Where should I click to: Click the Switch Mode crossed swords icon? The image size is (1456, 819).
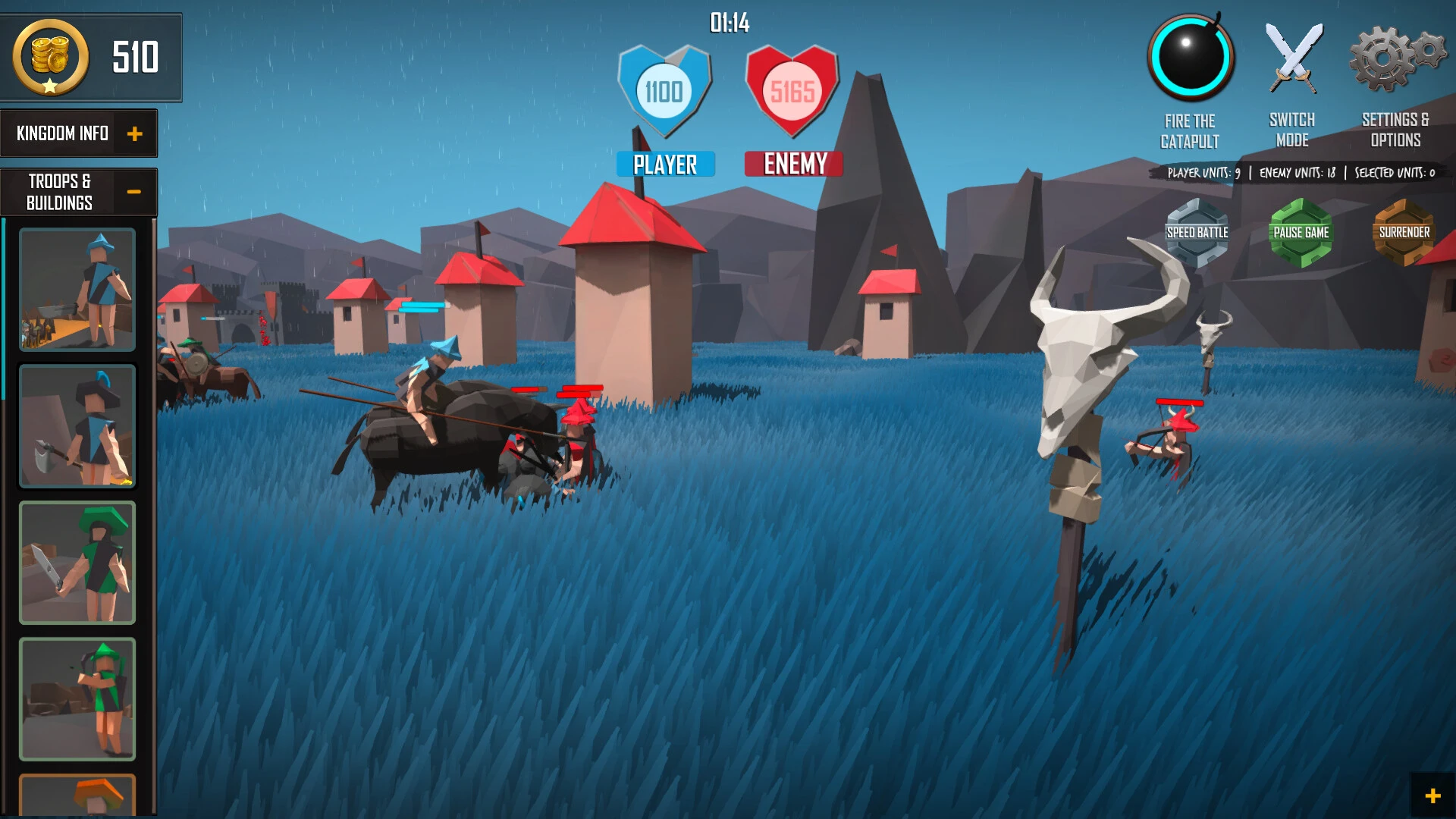coord(1293,57)
